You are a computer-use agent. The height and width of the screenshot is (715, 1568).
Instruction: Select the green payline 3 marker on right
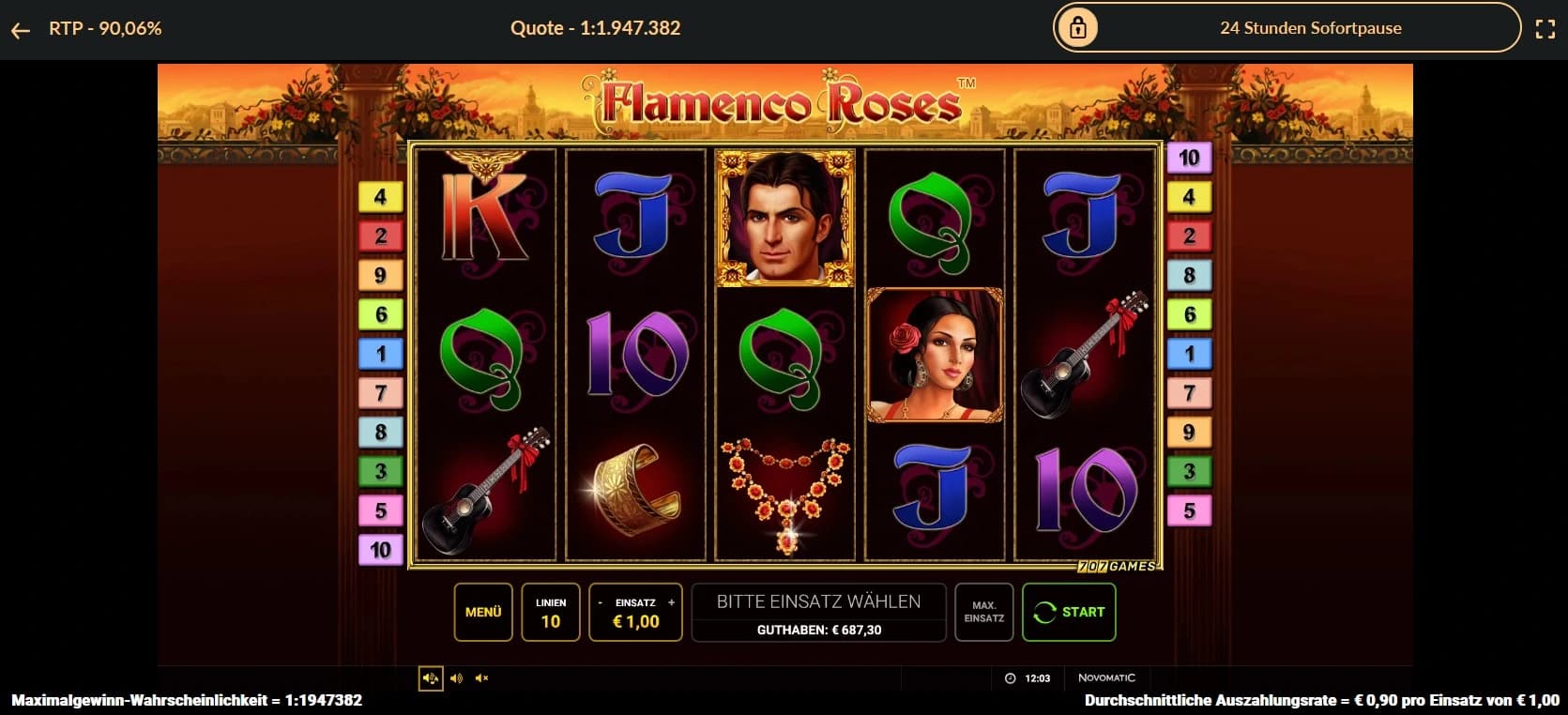click(1189, 471)
